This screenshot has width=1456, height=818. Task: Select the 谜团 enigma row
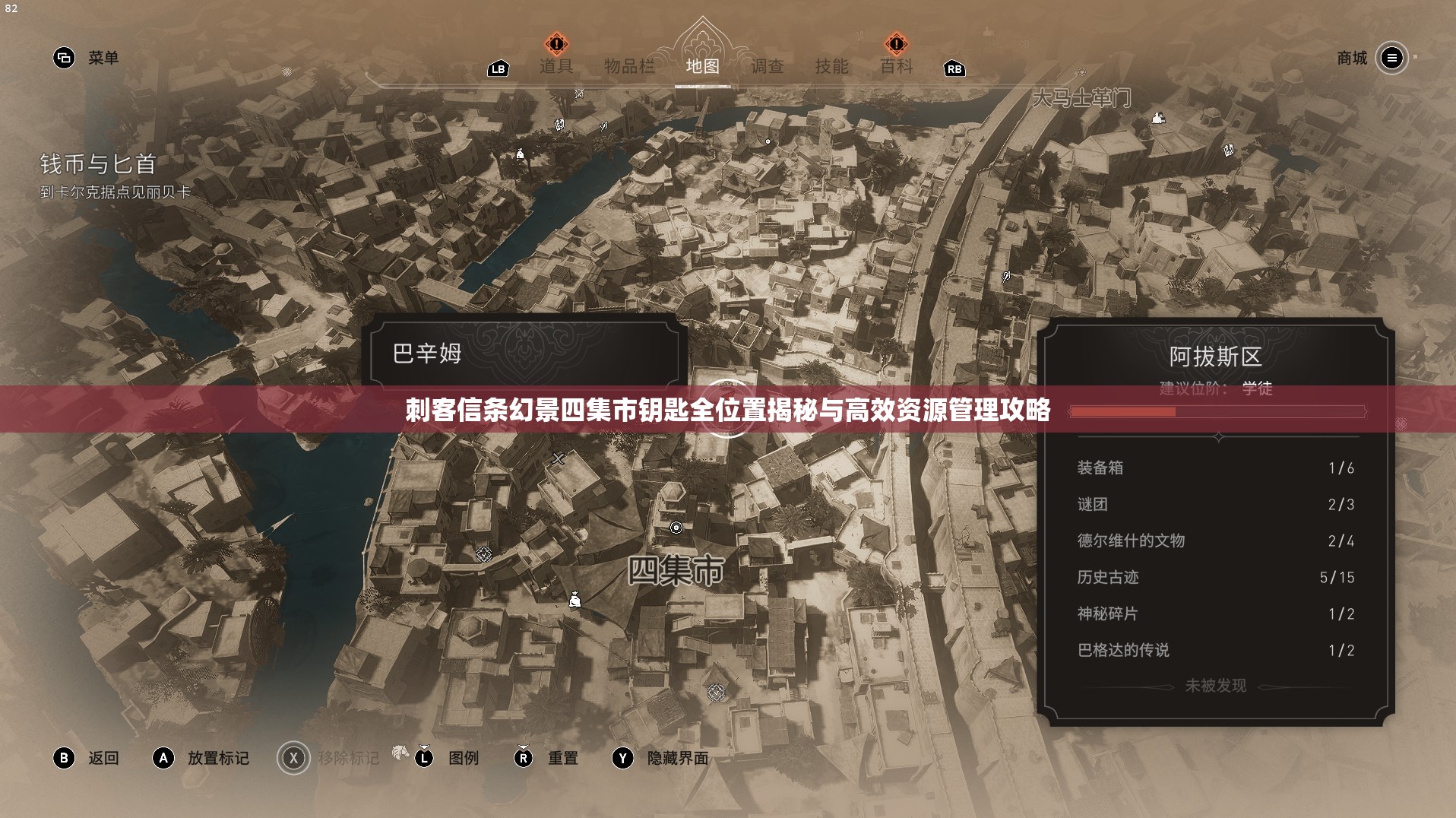click(1215, 504)
